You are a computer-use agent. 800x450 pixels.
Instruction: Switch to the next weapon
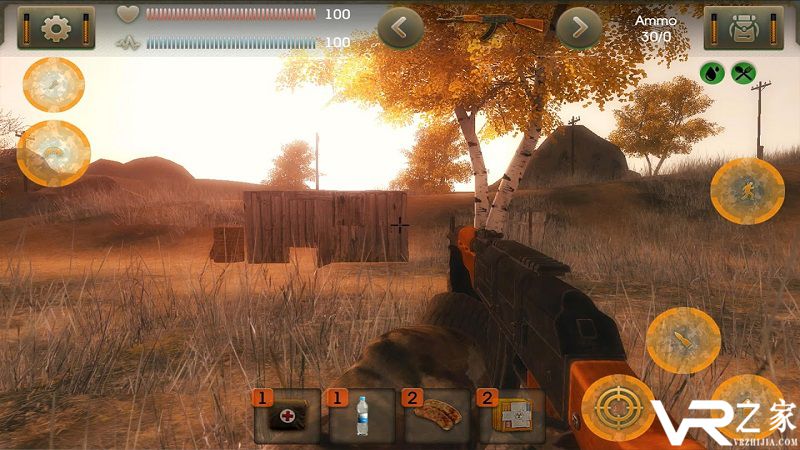pos(578,28)
